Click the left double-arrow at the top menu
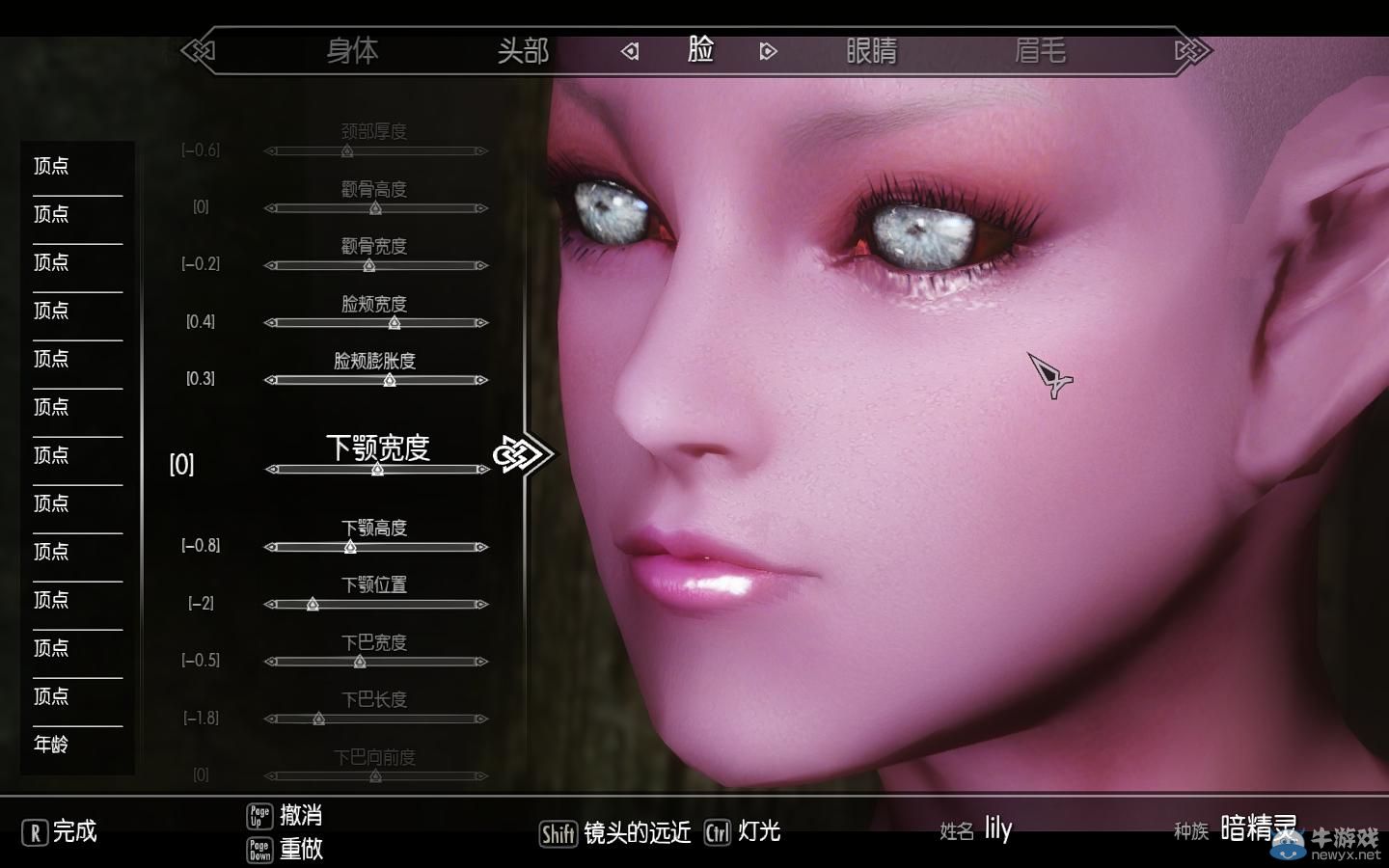The width and height of the screenshot is (1389, 868). click(200, 51)
